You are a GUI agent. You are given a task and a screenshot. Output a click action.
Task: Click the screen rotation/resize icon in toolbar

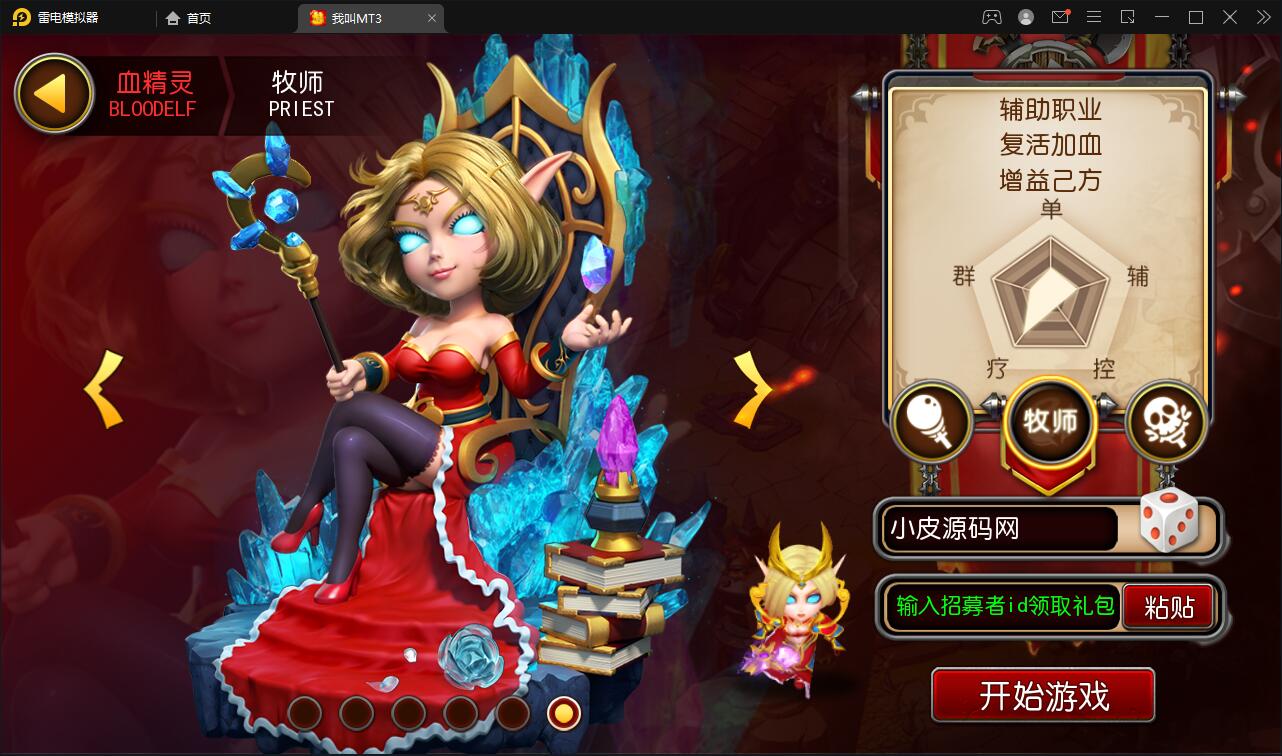(x=1127, y=17)
